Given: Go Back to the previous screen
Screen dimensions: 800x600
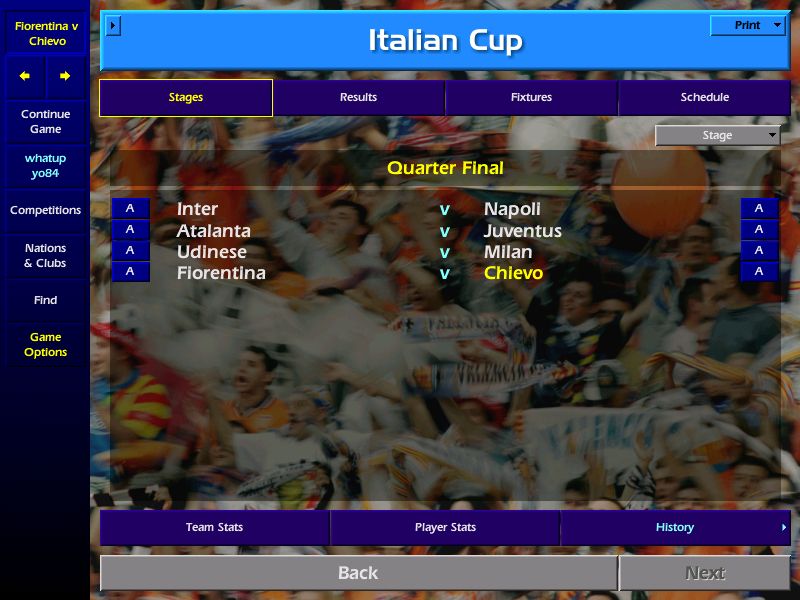Looking at the screenshot, I should [x=358, y=573].
